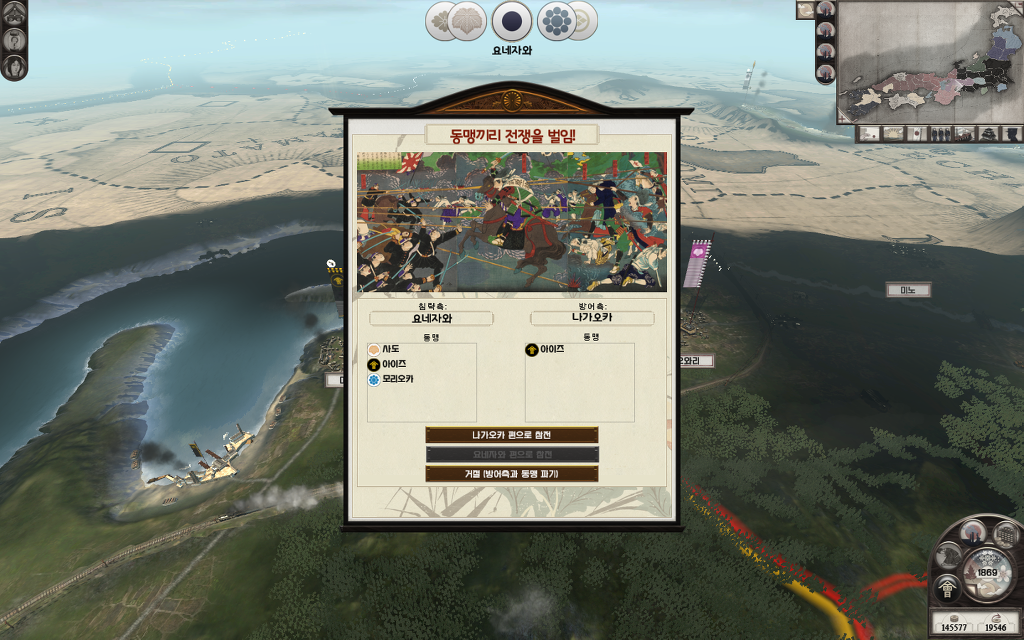Open the round year 1869 end turn button

click(x=987, y=573)
